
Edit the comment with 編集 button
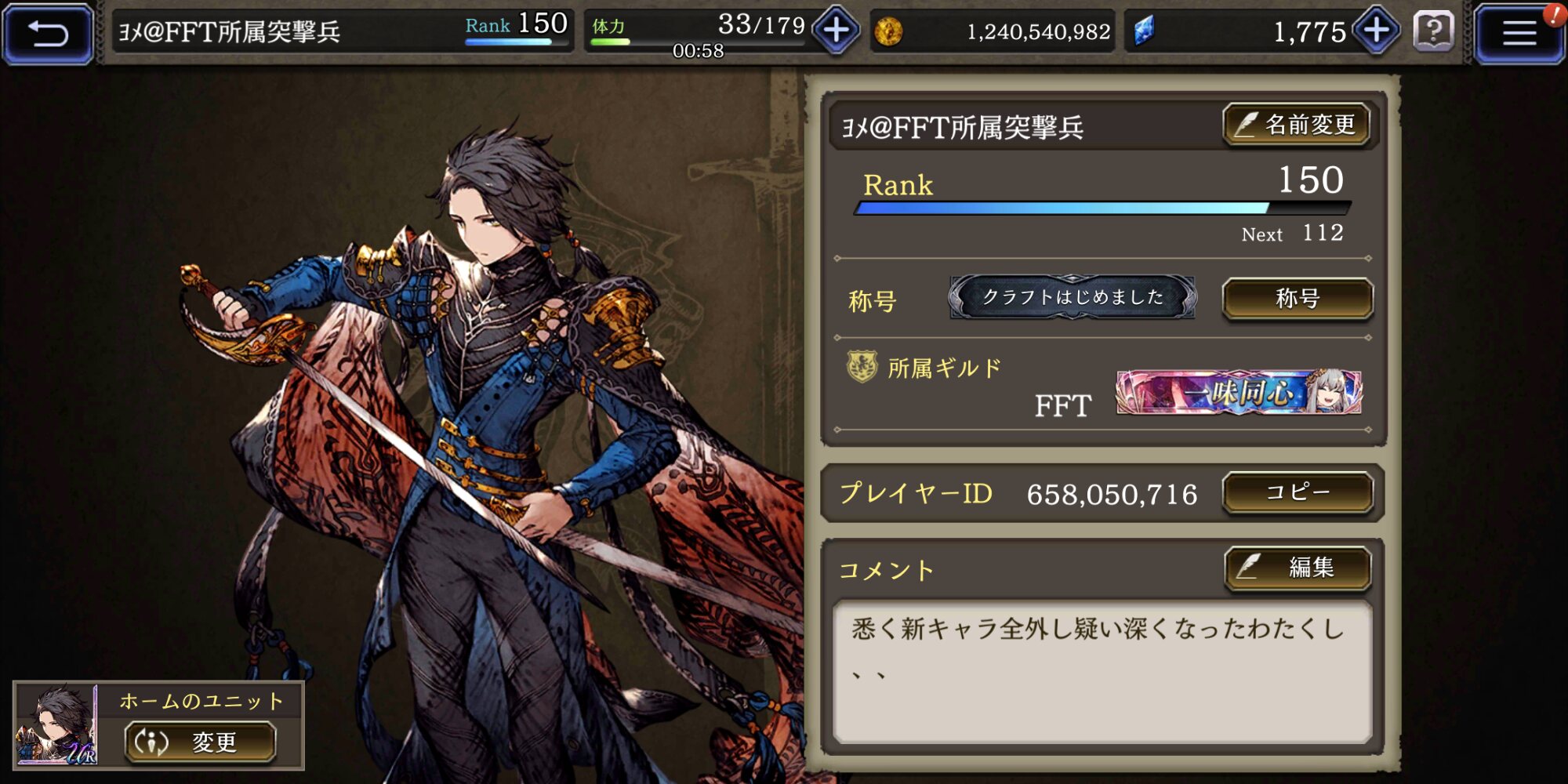click(x=1298, y=567)
